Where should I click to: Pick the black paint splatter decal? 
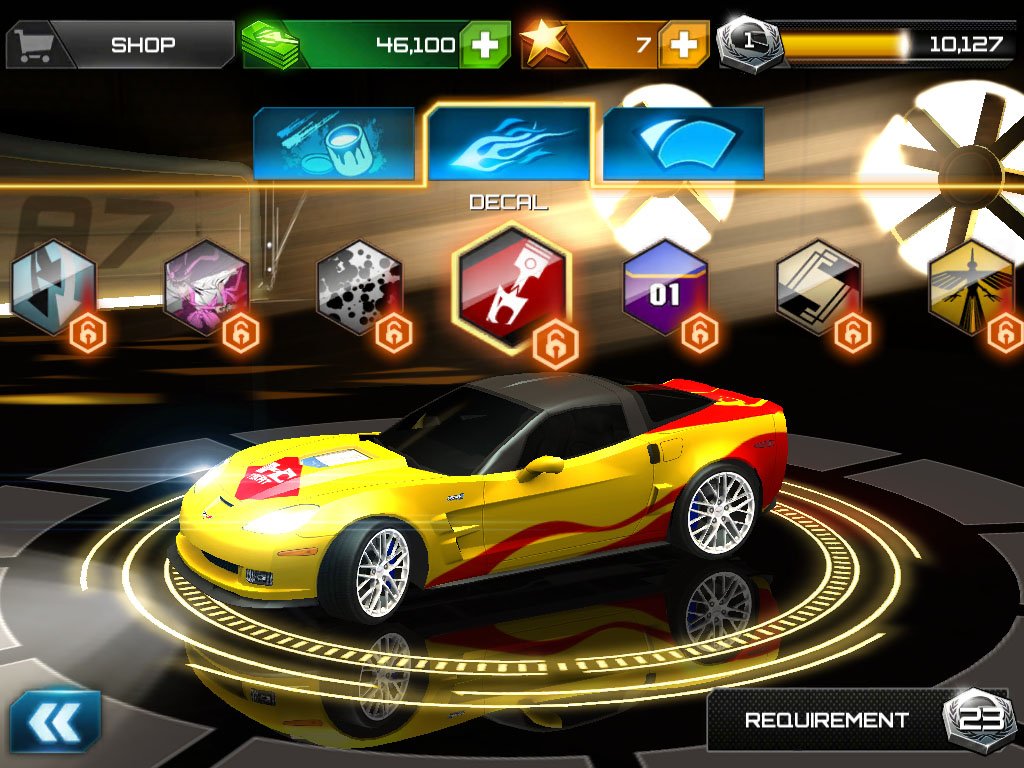[359, 286]
